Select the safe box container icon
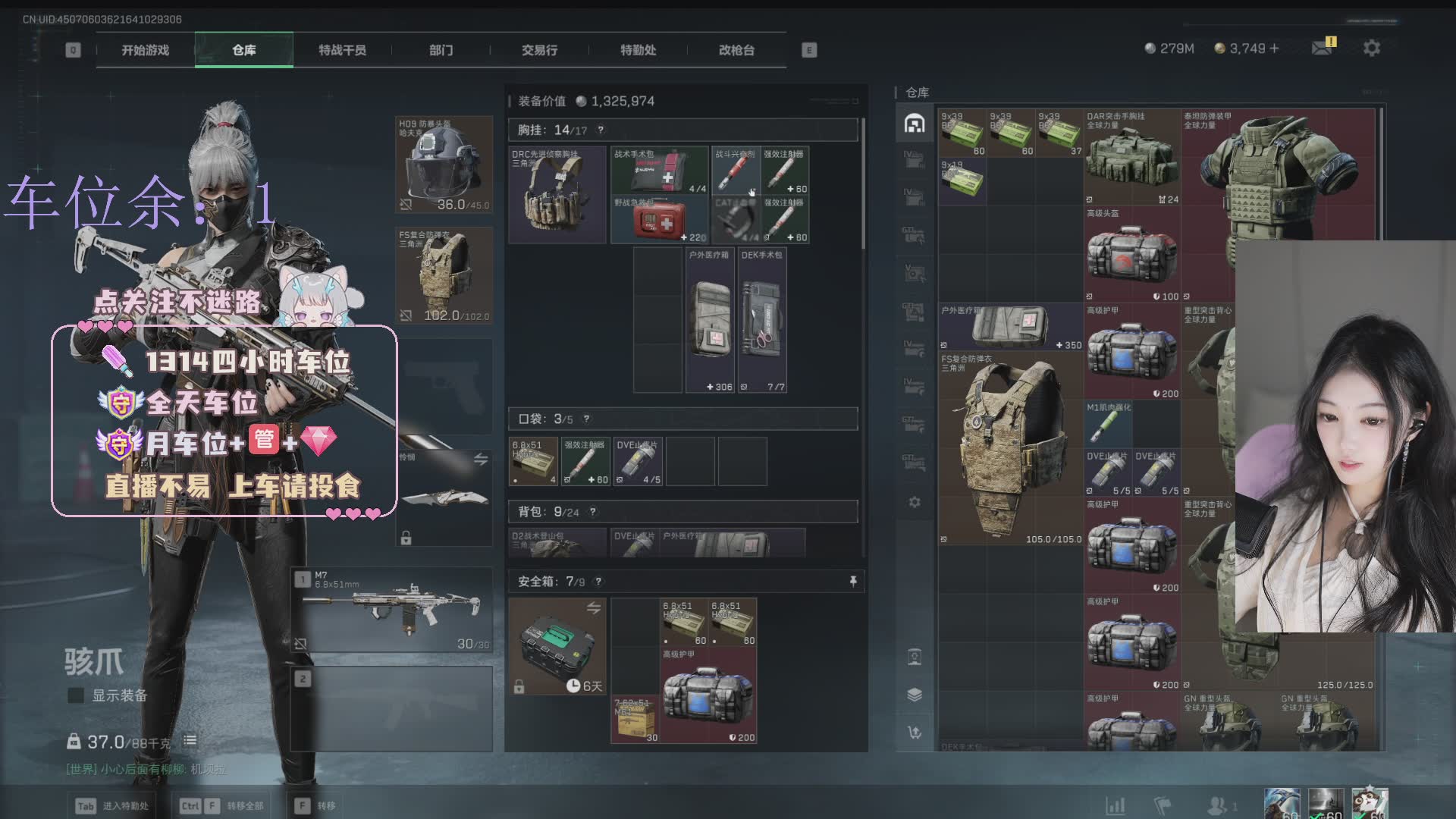The height and width of the screenshot is (819, 1456). [x=557, y=646]
